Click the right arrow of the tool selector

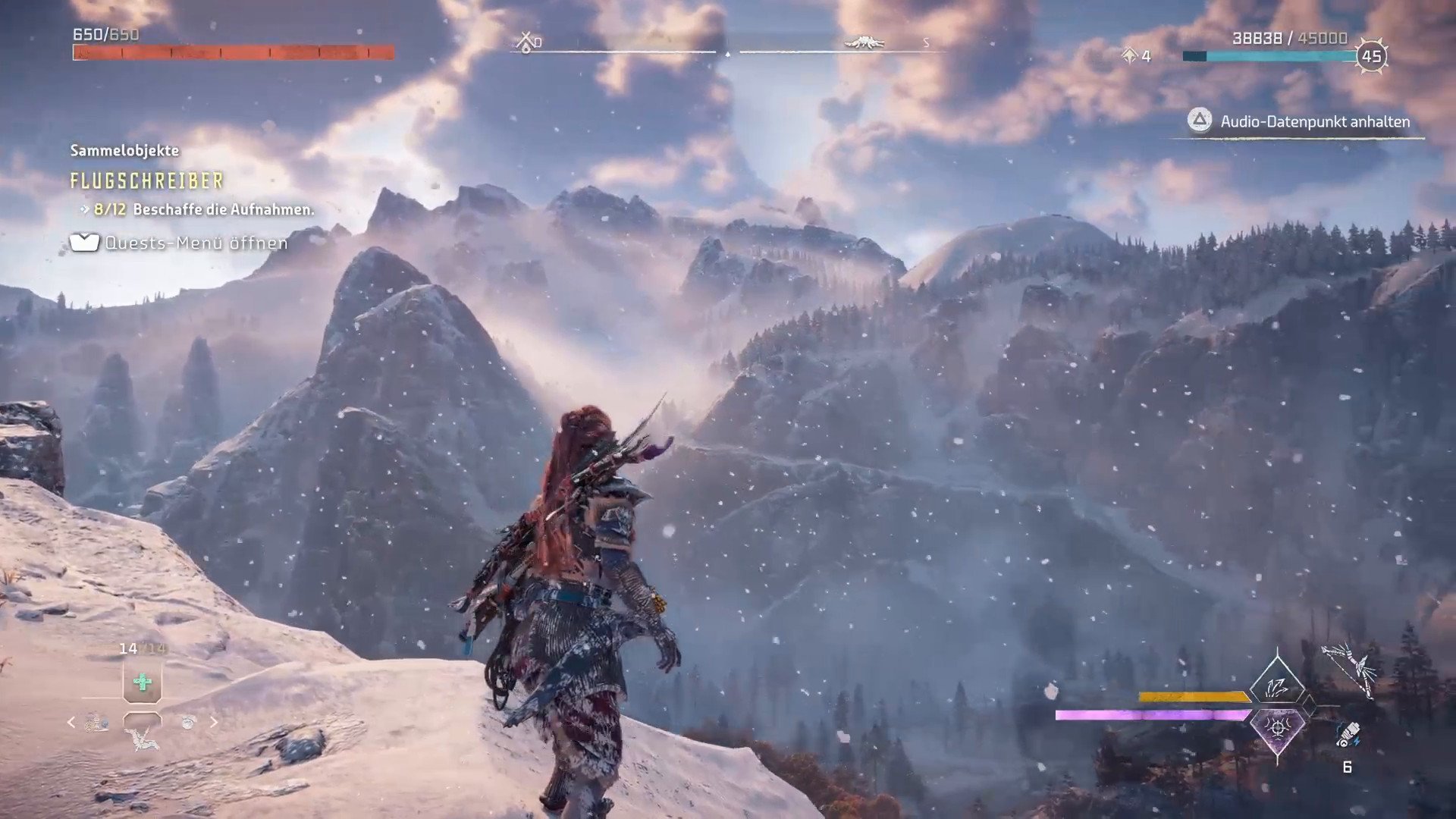coord(214,723)
